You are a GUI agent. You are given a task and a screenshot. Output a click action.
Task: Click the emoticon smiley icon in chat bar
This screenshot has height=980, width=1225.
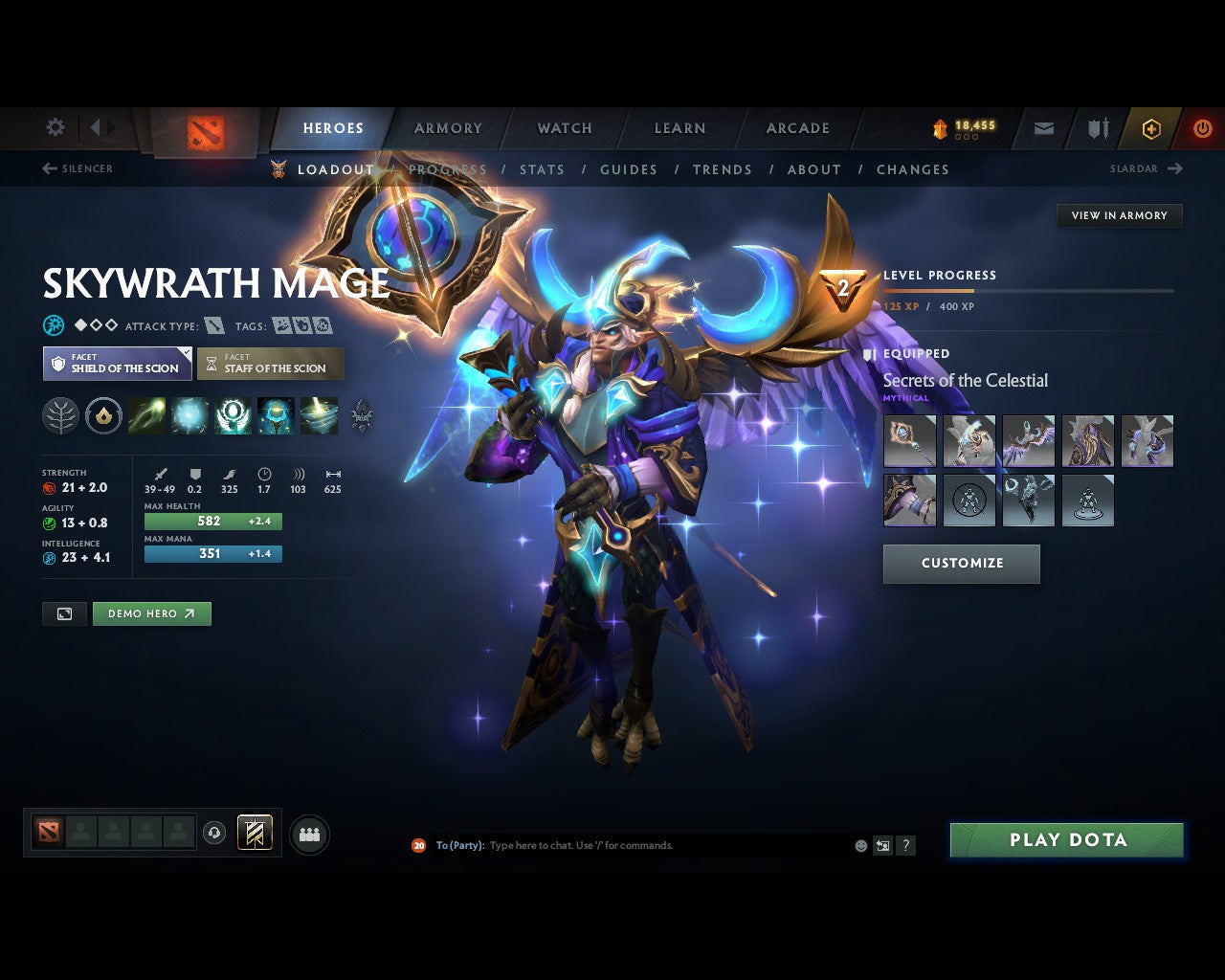coord(859,845)
